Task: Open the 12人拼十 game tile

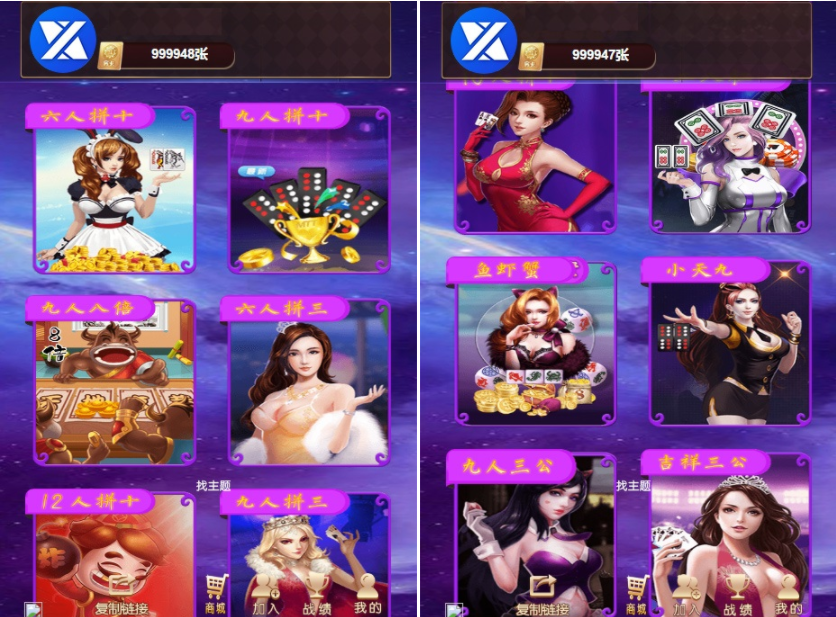Action: pyautogui.click(x=112, y=550)
